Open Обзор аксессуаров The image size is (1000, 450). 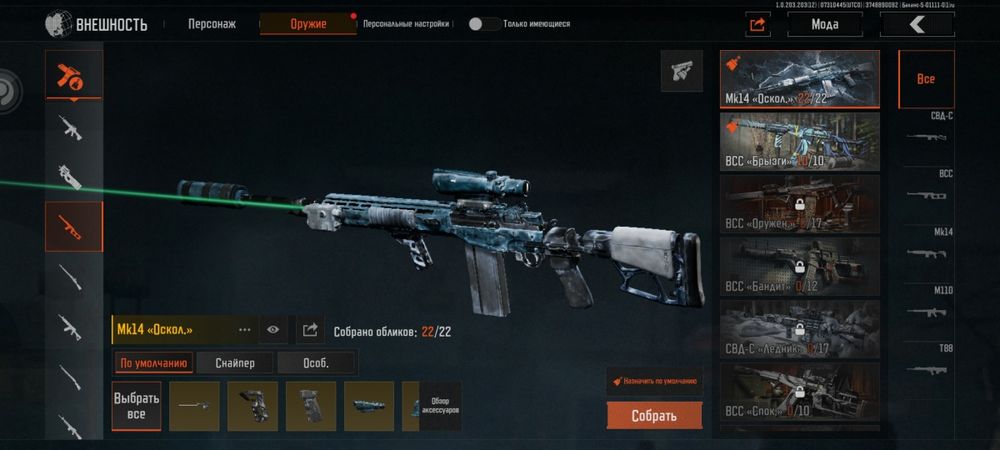(440, 406)
